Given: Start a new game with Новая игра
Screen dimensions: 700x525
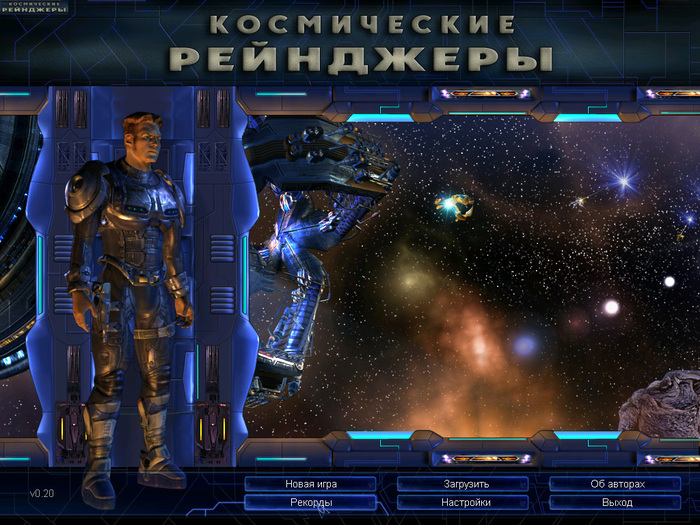Looking at the screenshot, I should click(x=310, y=484).
